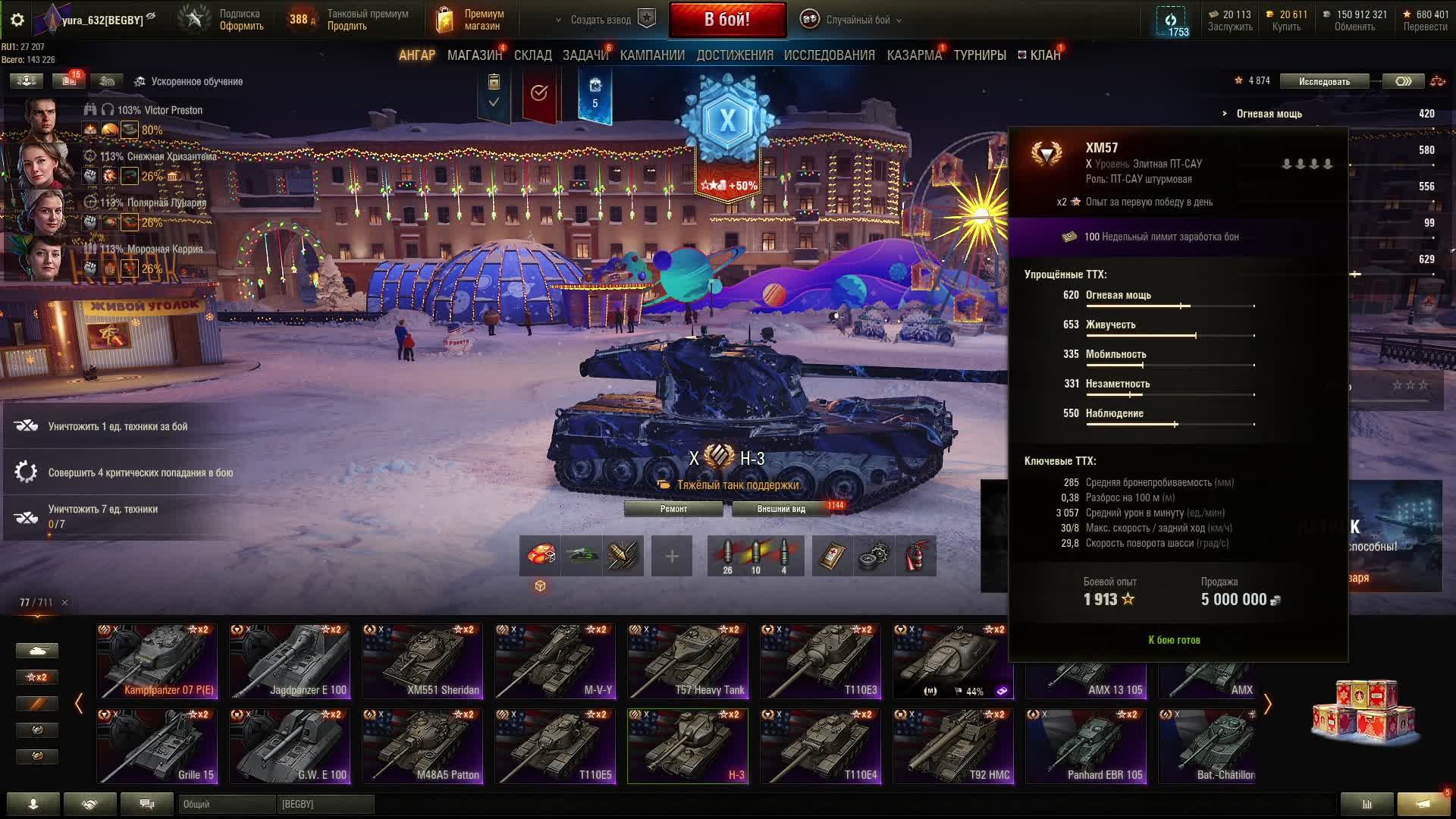
Task: Open the Внешний вид customization button
Action: (x=781, y=509)
